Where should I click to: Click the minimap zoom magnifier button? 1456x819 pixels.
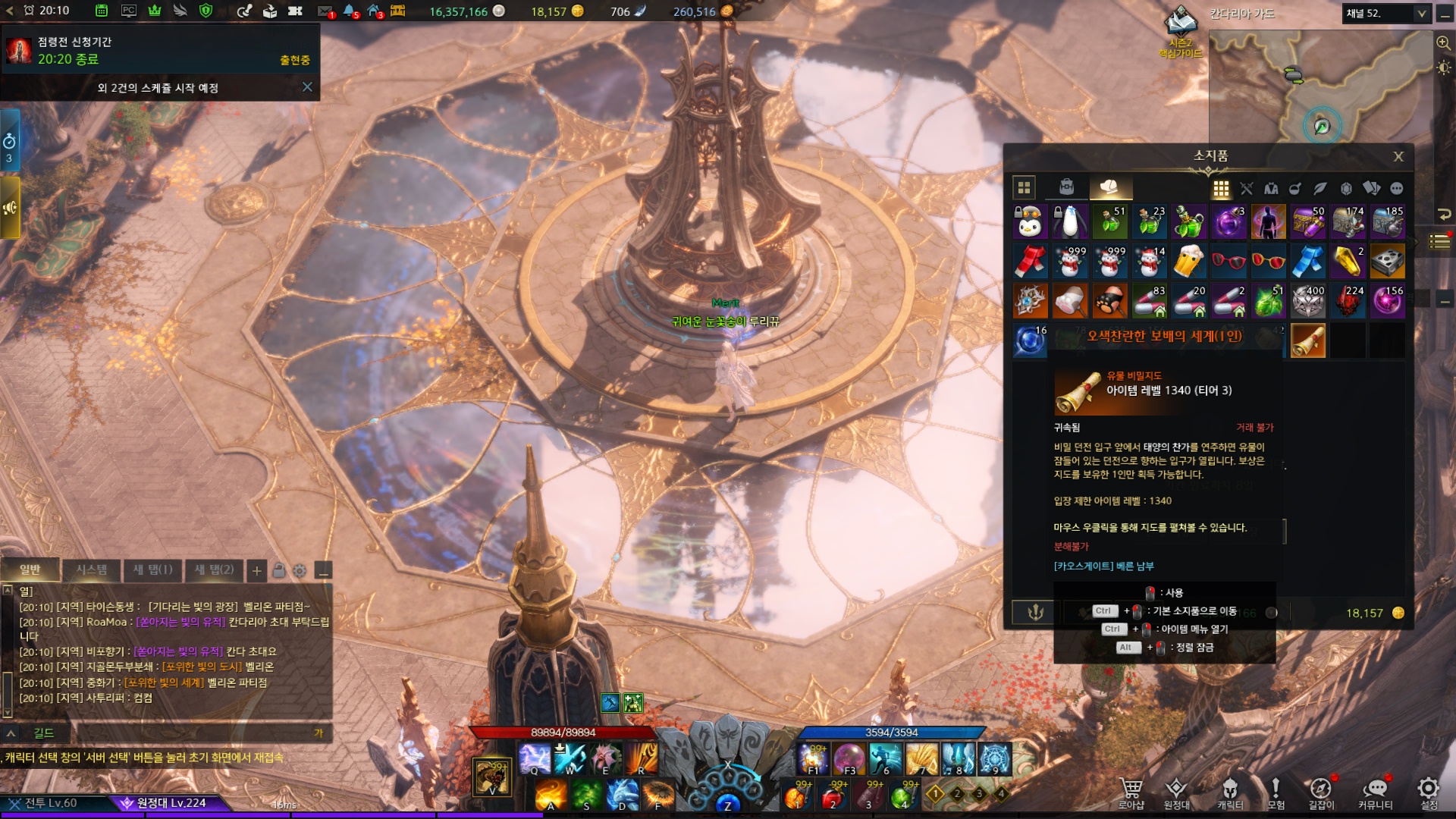pyautogui.click(x=1443, y=43)
